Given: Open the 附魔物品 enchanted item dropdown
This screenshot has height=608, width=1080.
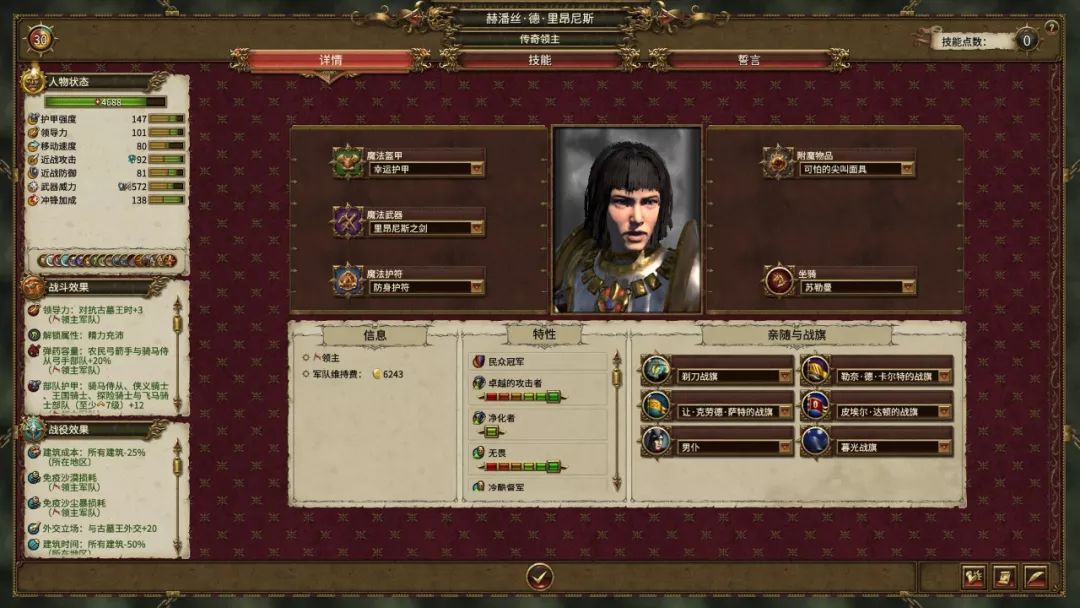Looking at the screenshot, I should tap(907, 170).
